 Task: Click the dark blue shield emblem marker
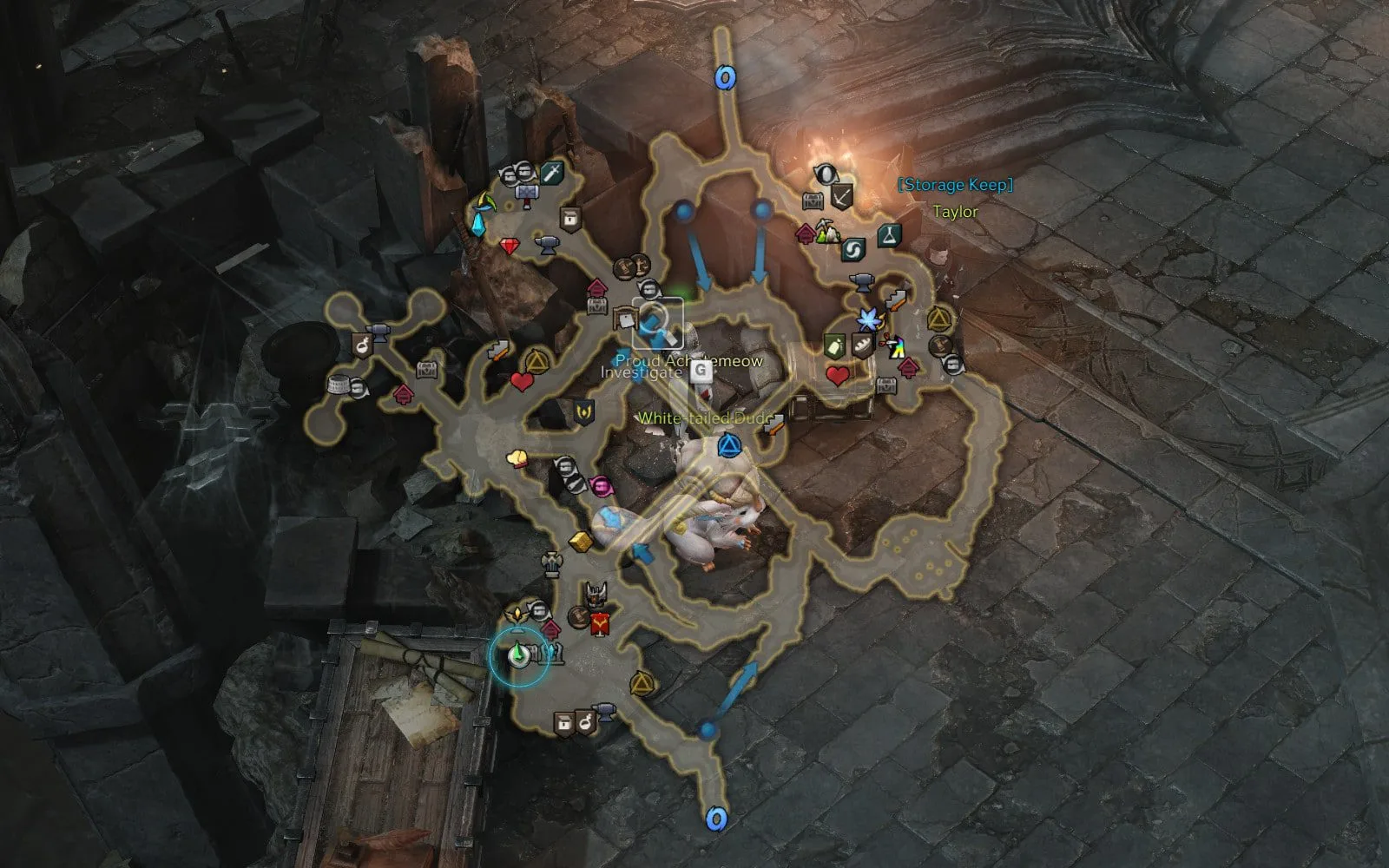[583, 411]
